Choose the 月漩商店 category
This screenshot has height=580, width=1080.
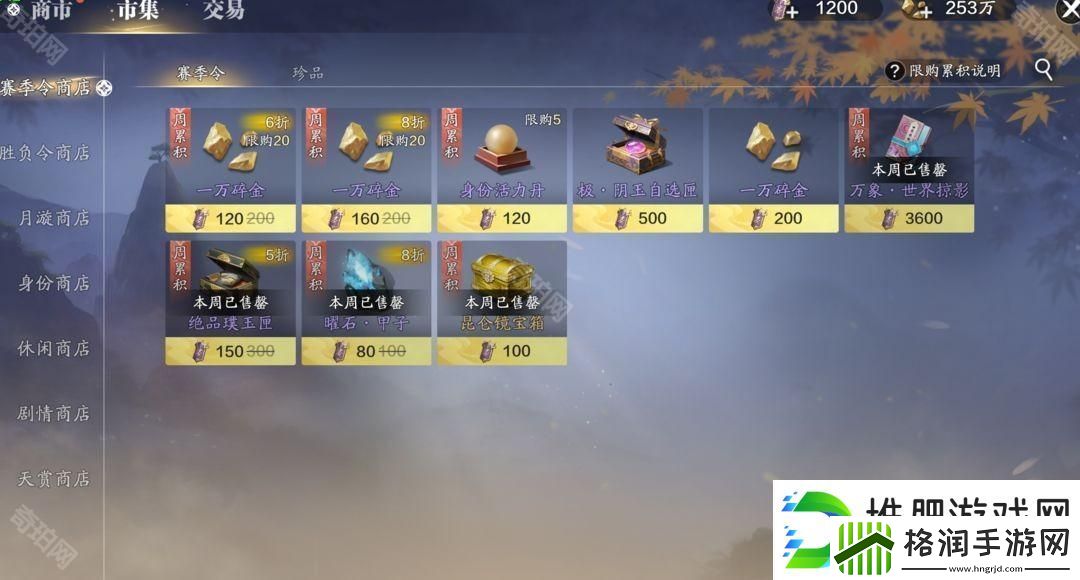coord(53,218)
